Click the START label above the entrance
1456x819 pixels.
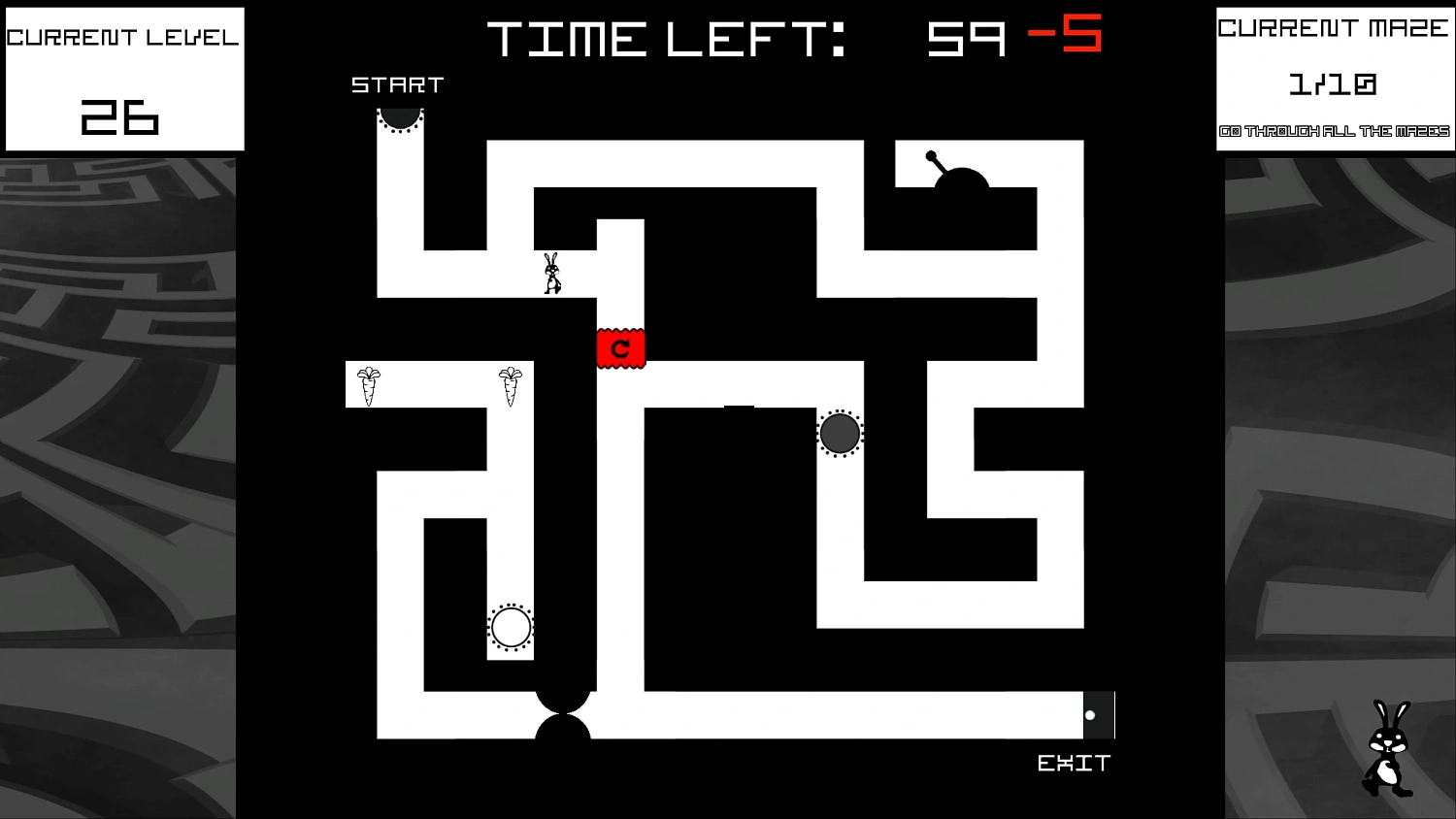(396, 84)
